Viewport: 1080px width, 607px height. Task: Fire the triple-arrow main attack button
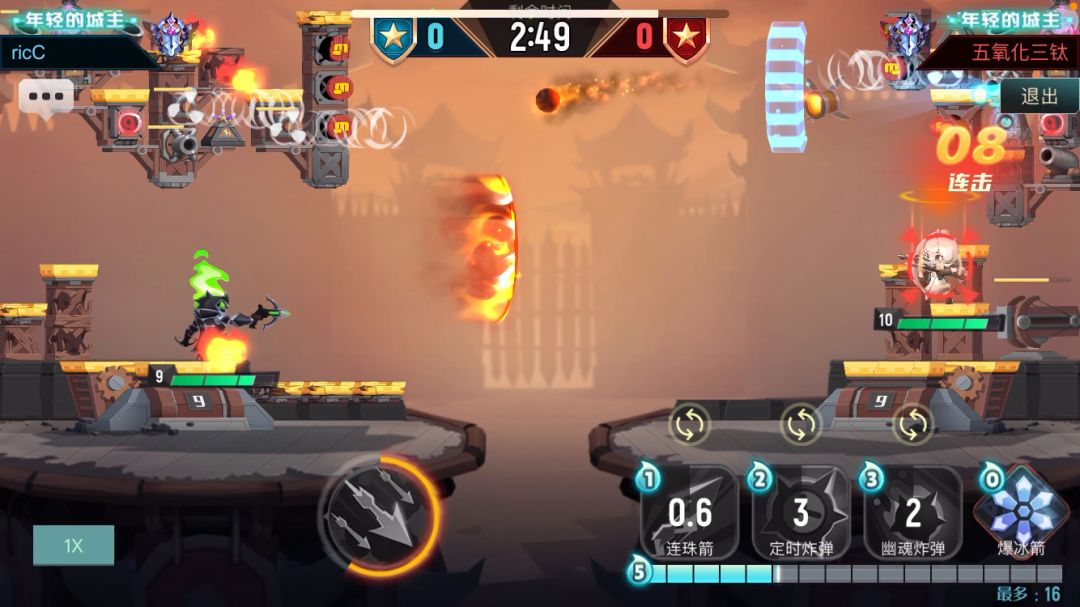pyautogui.click(x=380, y=515)
